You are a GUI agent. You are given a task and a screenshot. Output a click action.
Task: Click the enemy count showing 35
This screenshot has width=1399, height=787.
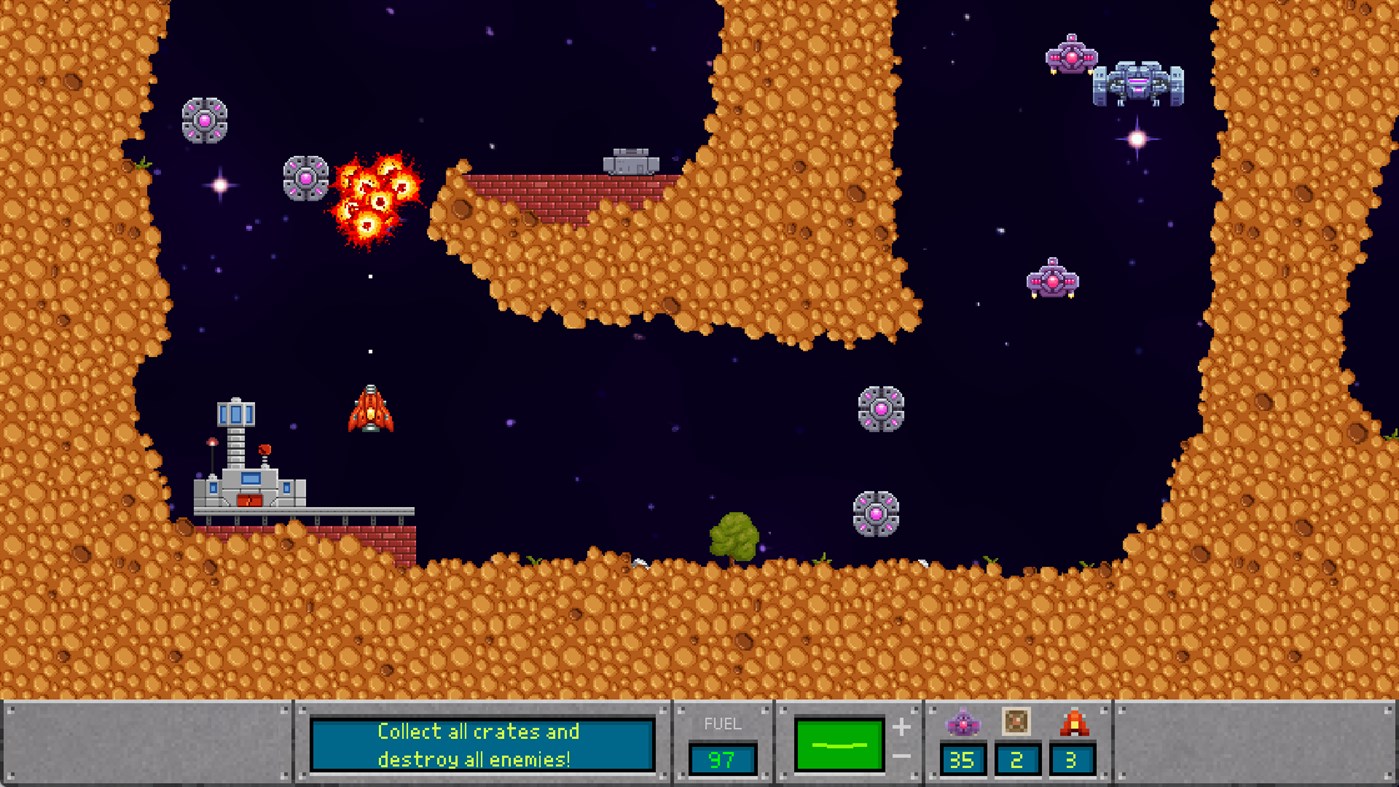(x=962, y=760)
